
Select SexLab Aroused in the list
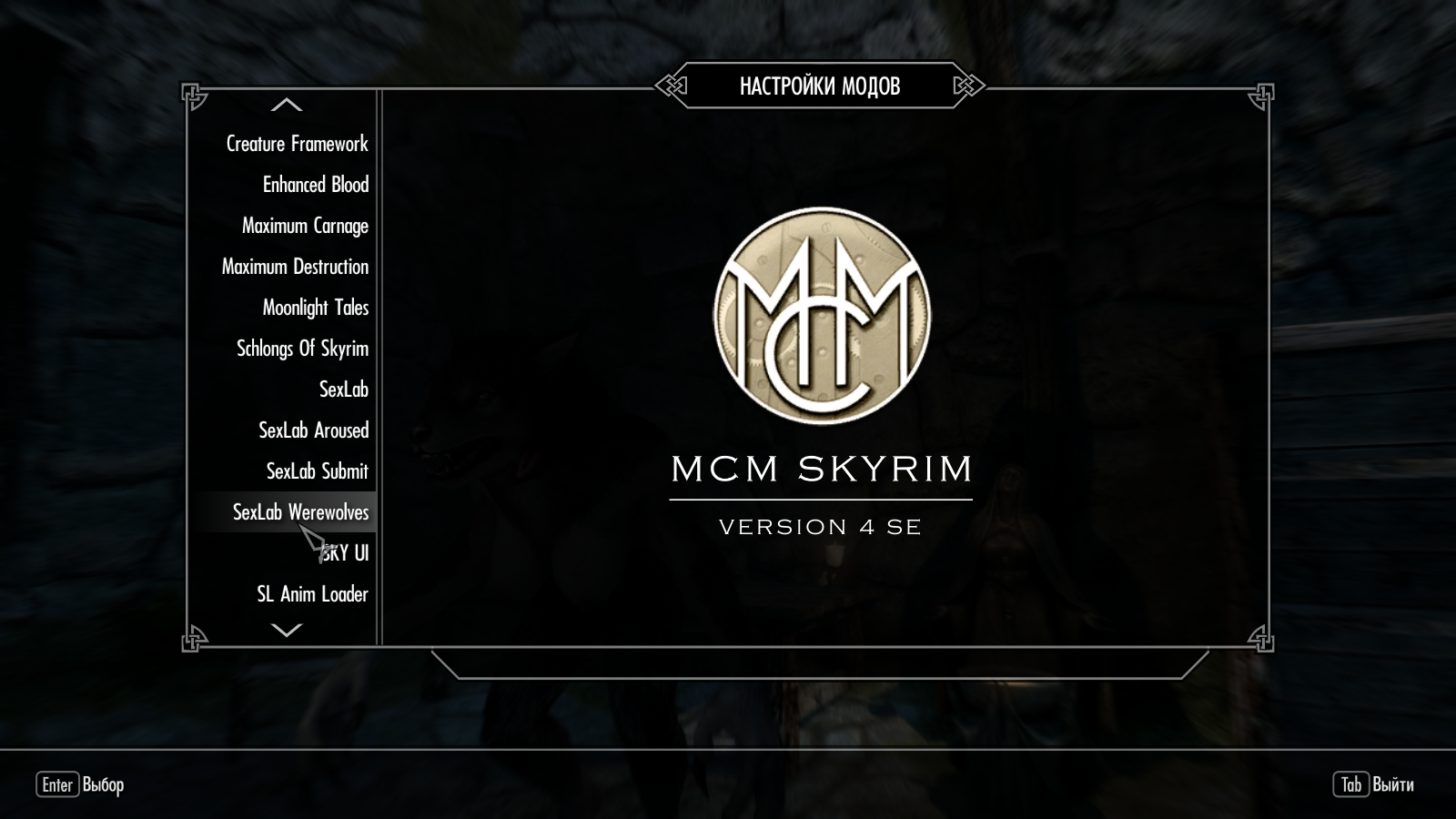click(313, 430)
